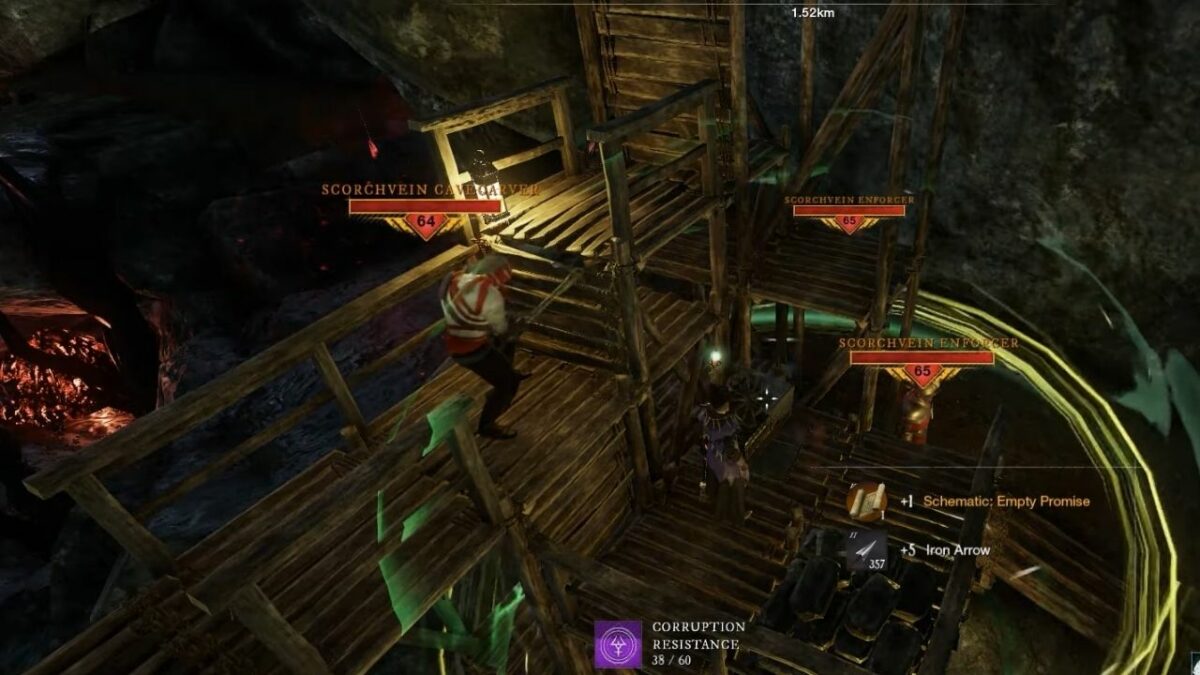
Task: Click the Schematic: Empty Promise loot icon
Action: 865,501
